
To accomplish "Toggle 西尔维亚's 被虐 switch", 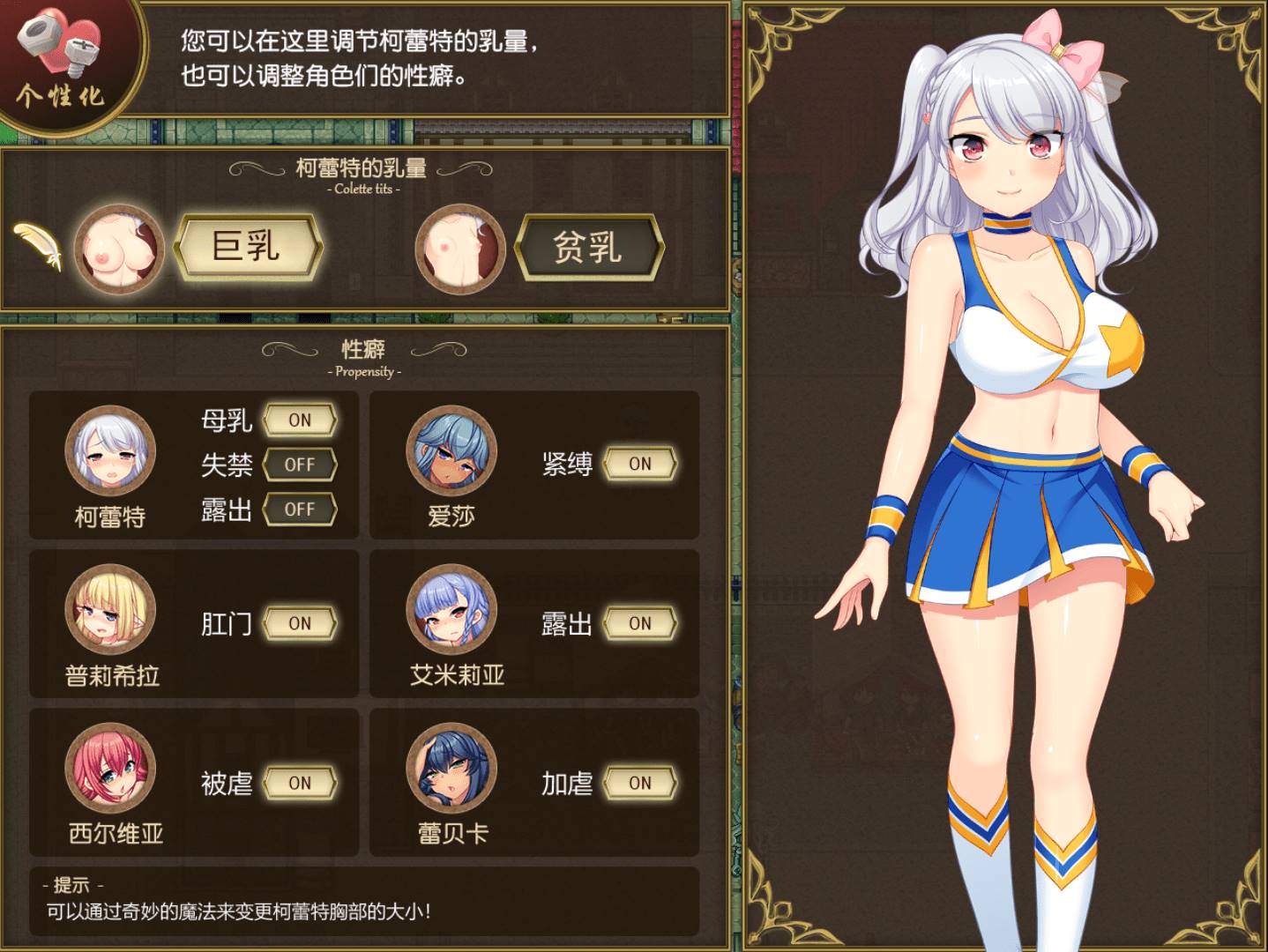I will [301, 783].
